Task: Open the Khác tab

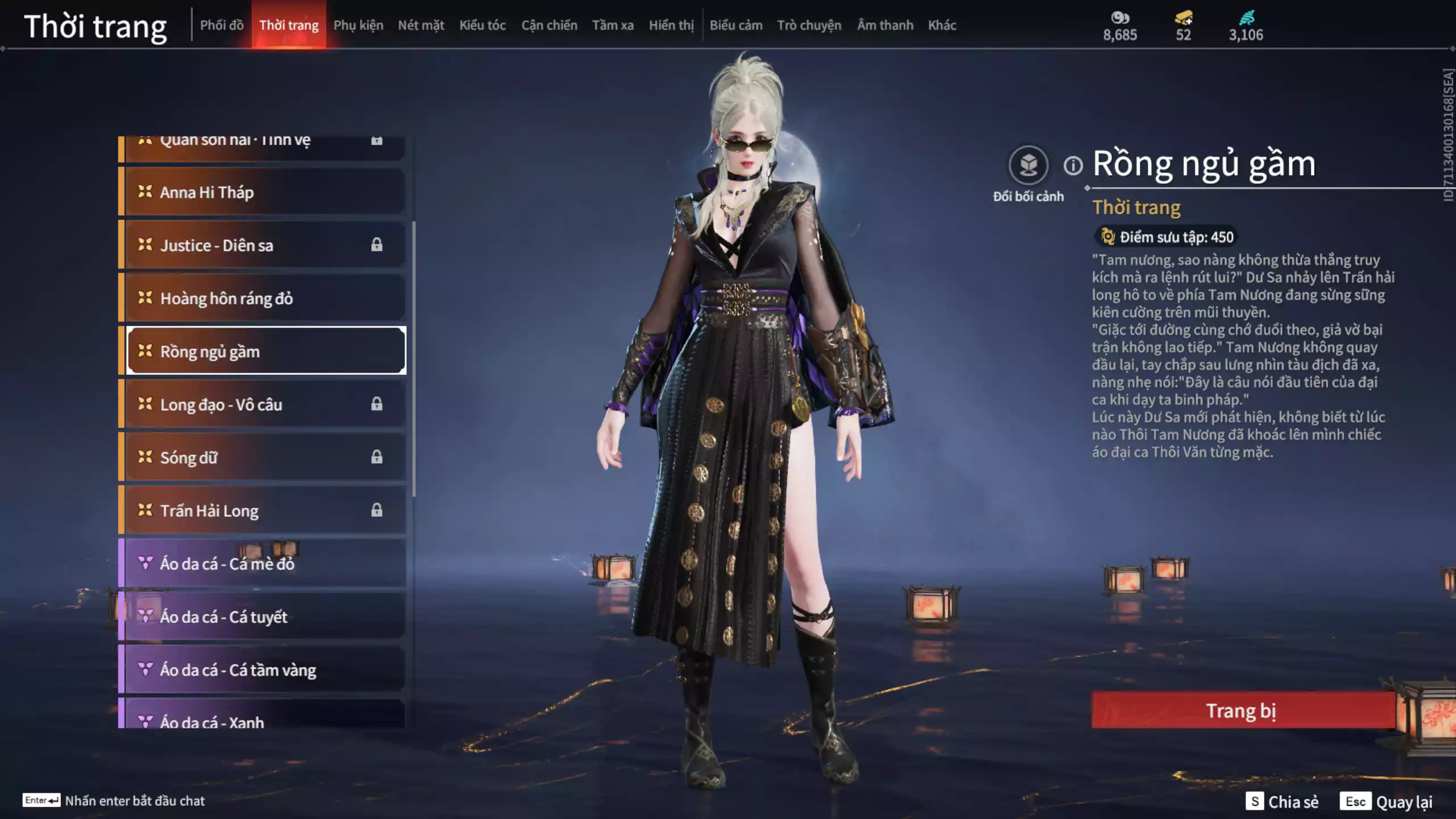Action: [x=942, y=25]
